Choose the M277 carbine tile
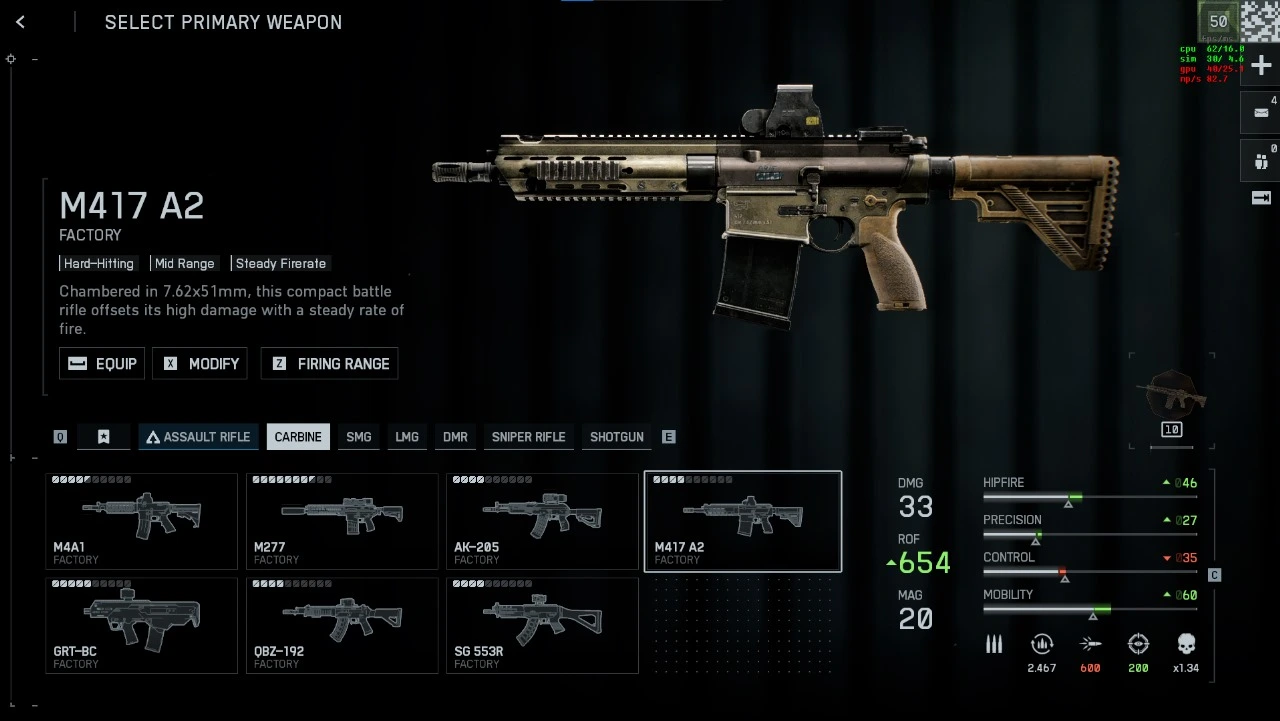The image size is (1280, 721). [x=342, y=521]
